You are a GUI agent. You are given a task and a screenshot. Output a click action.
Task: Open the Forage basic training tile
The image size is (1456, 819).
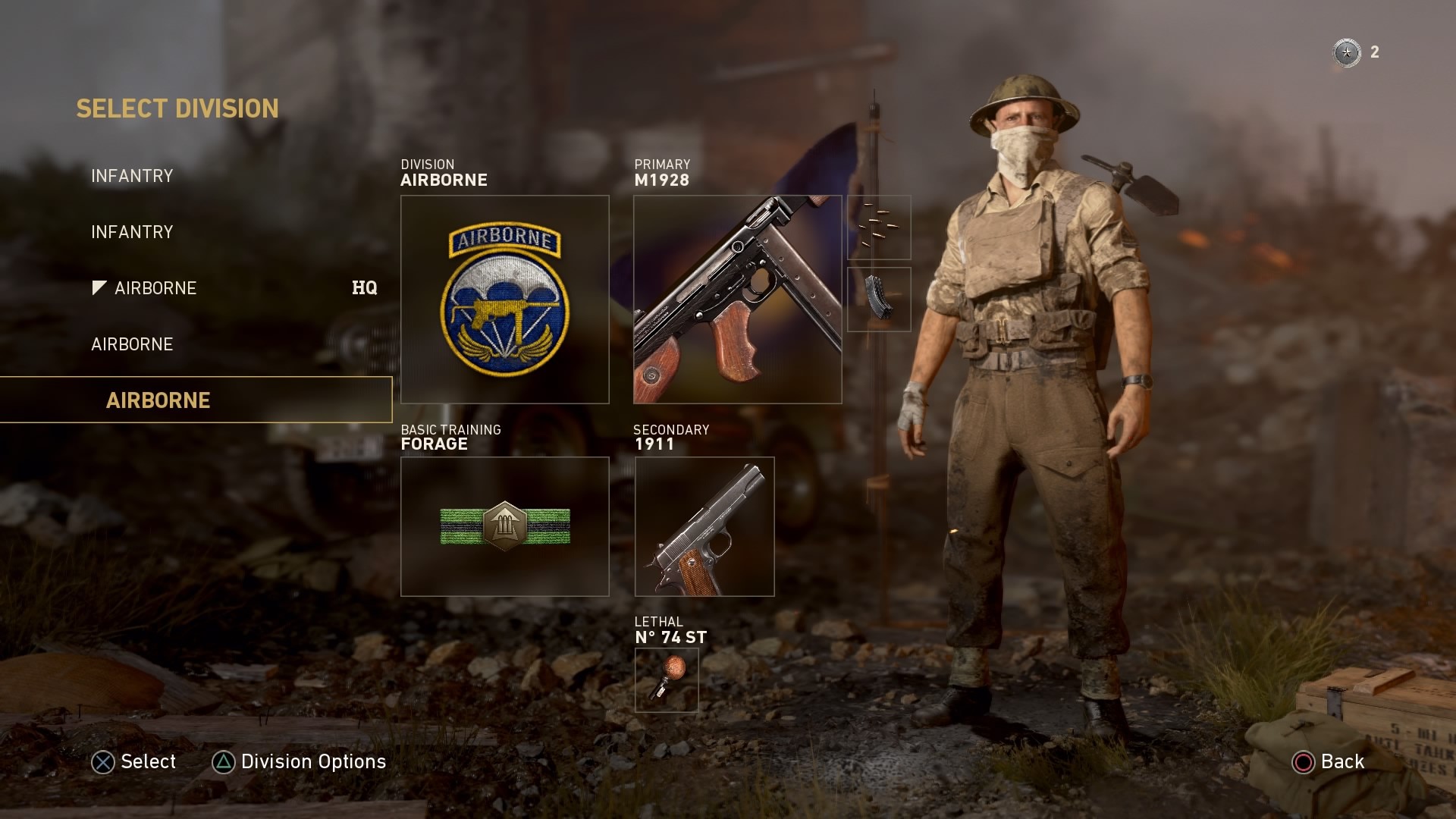504,526
